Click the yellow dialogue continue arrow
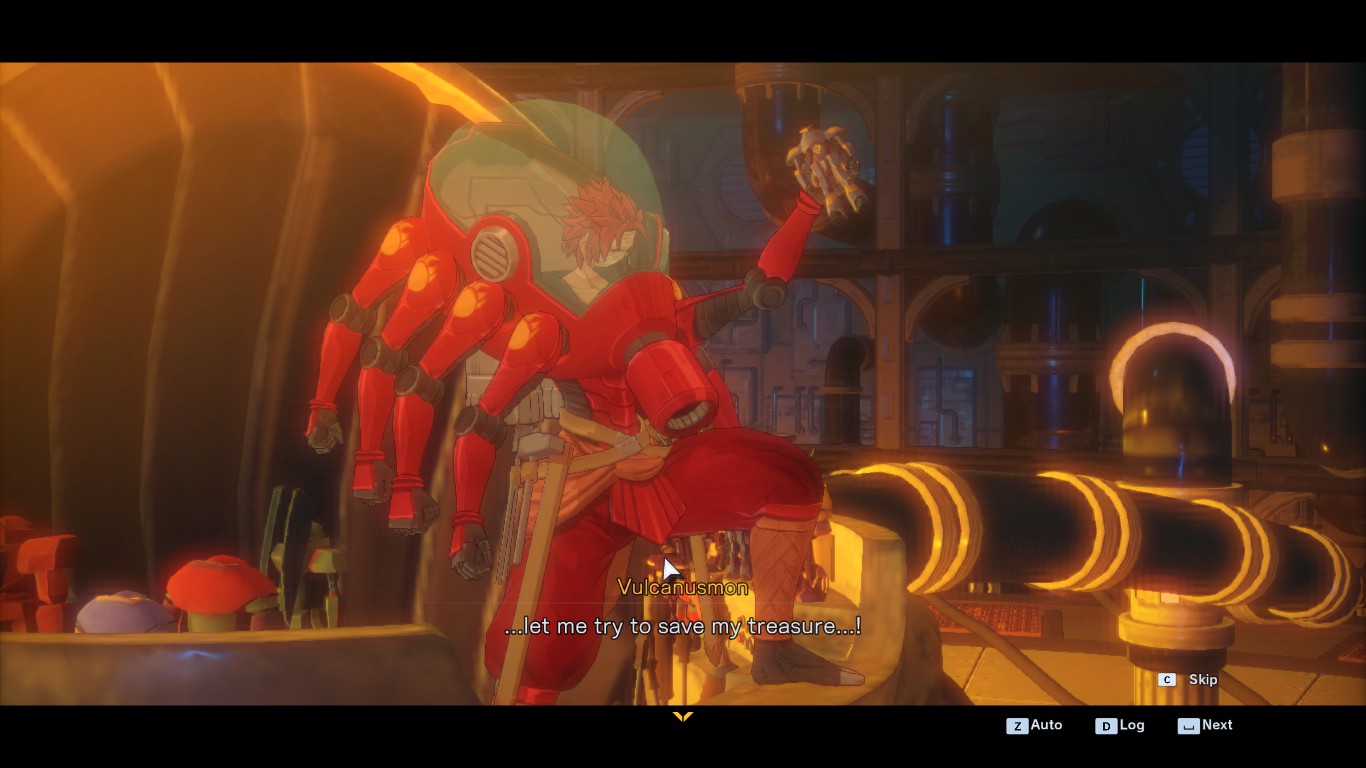The height and width of the screenshot is (768, 1366). coord(683,717)
